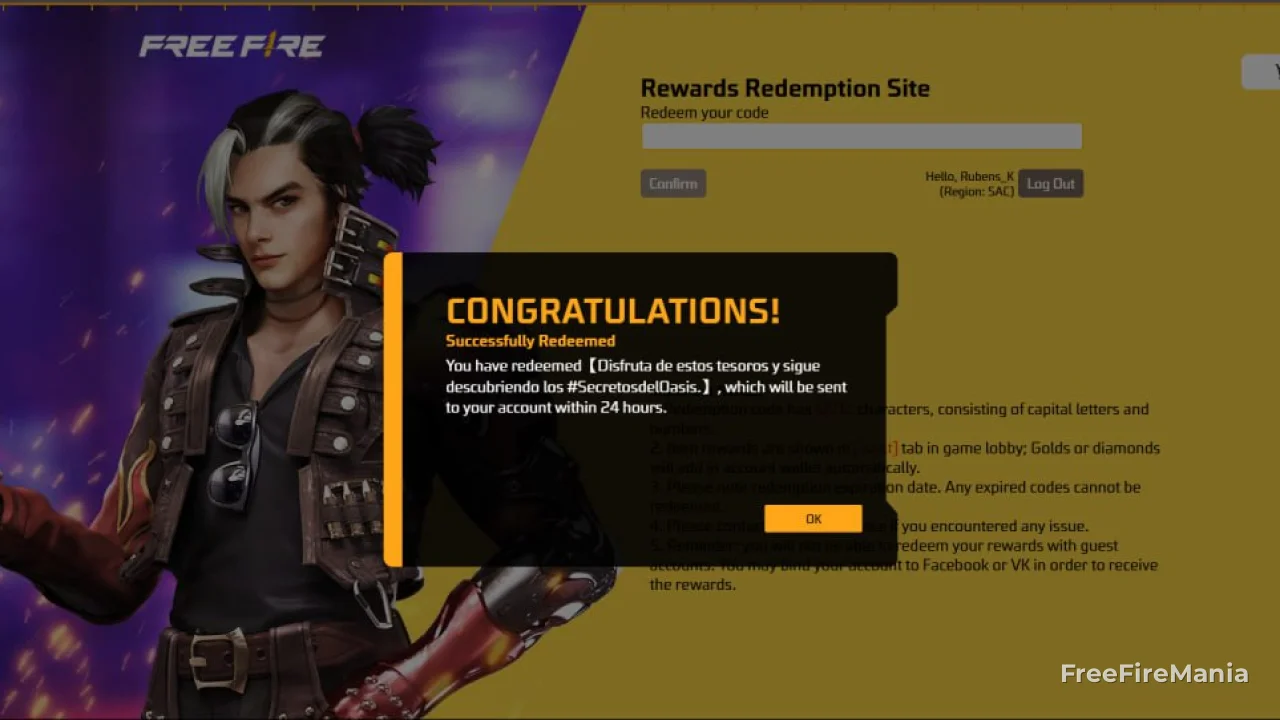Log Out of account Rubens_K
Viewport: 1280px width, 720px height.
pos(1050,183)
